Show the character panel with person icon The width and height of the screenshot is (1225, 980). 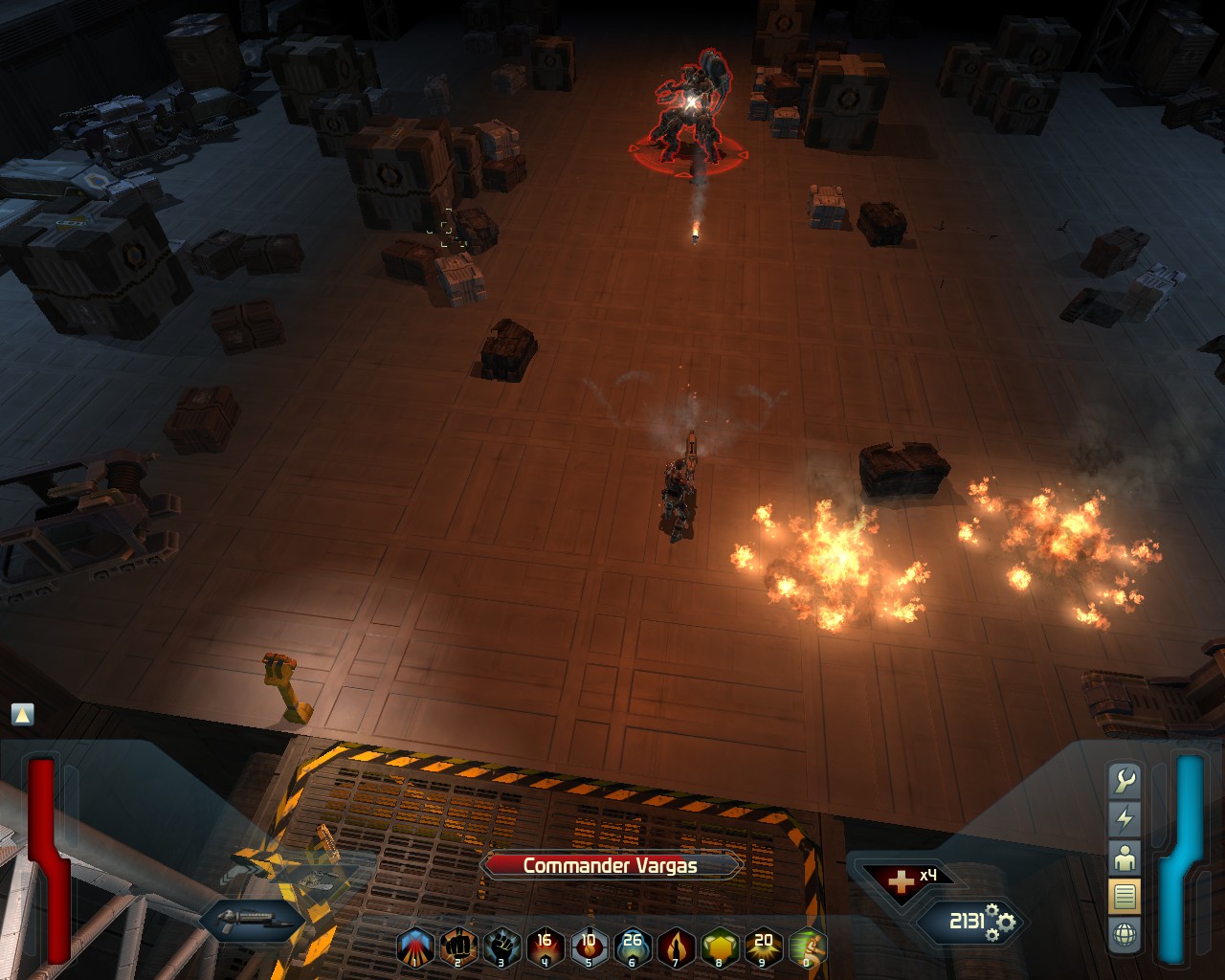[x=1125, y=857]
